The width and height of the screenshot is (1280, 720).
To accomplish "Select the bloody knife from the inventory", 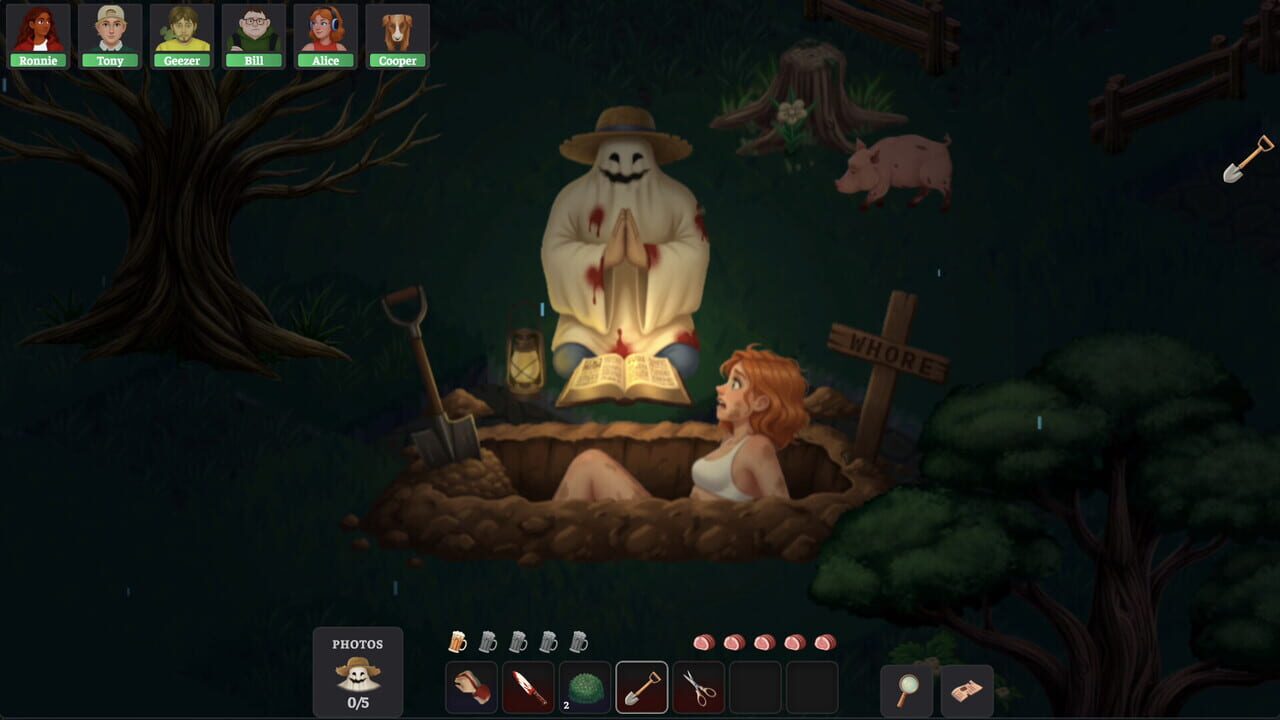I will pos(528,687).
